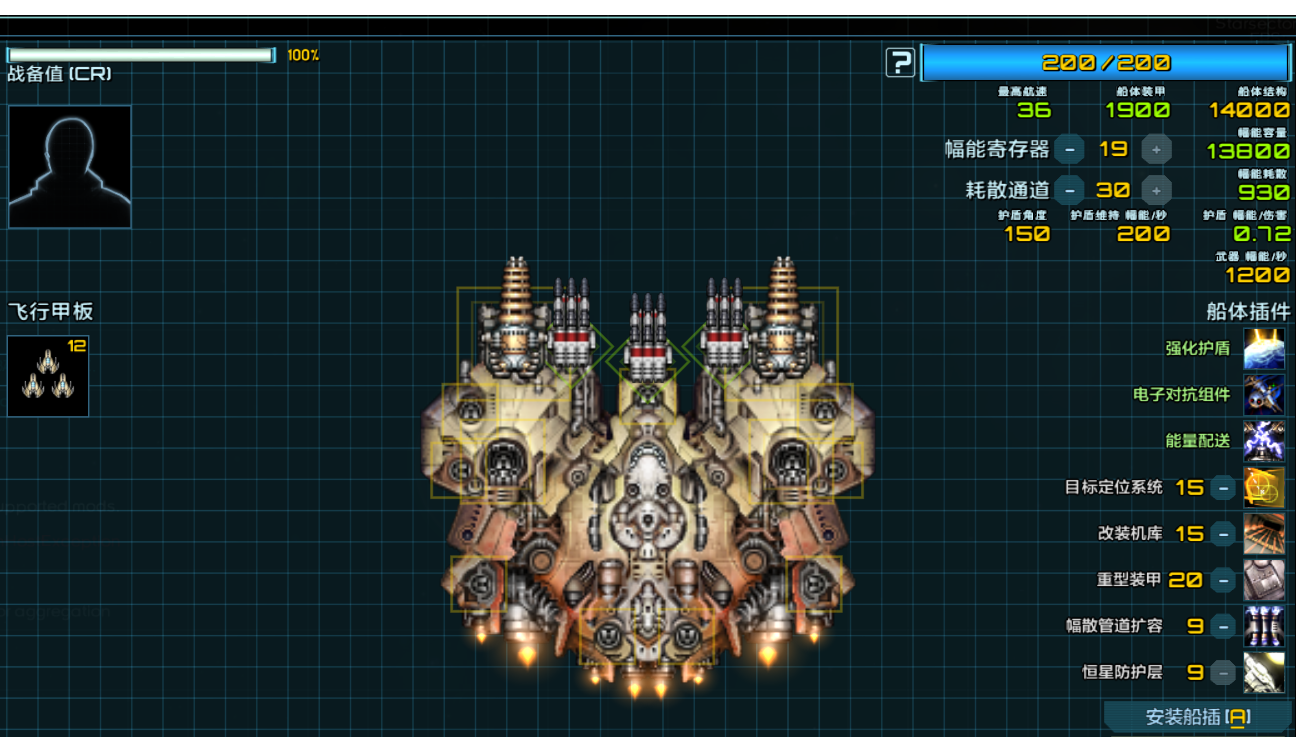Click the empty pilot portrait frame
This screenshot has height=737, width=1296.
tap(69, 165)
